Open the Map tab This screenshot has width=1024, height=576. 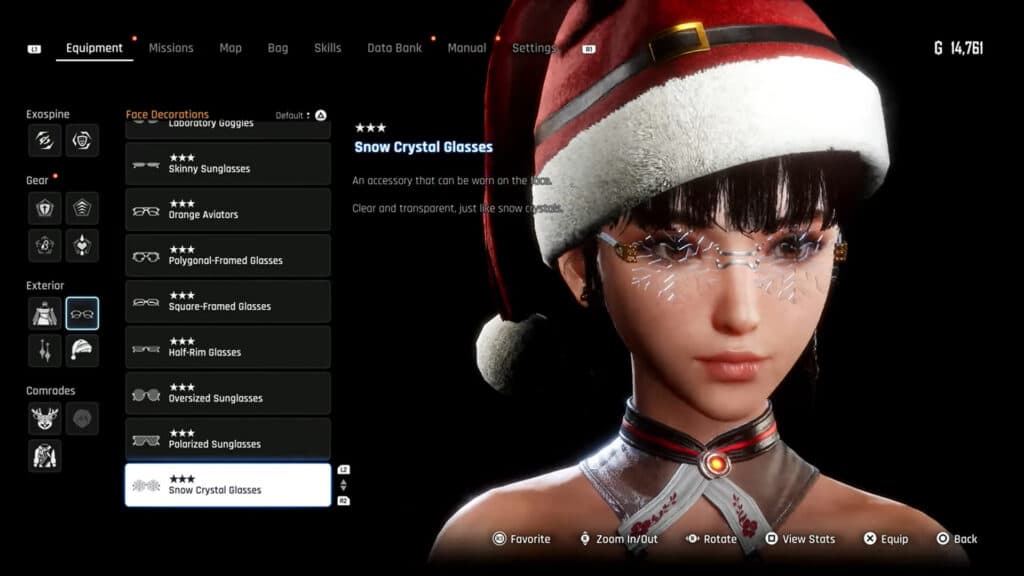230,48
